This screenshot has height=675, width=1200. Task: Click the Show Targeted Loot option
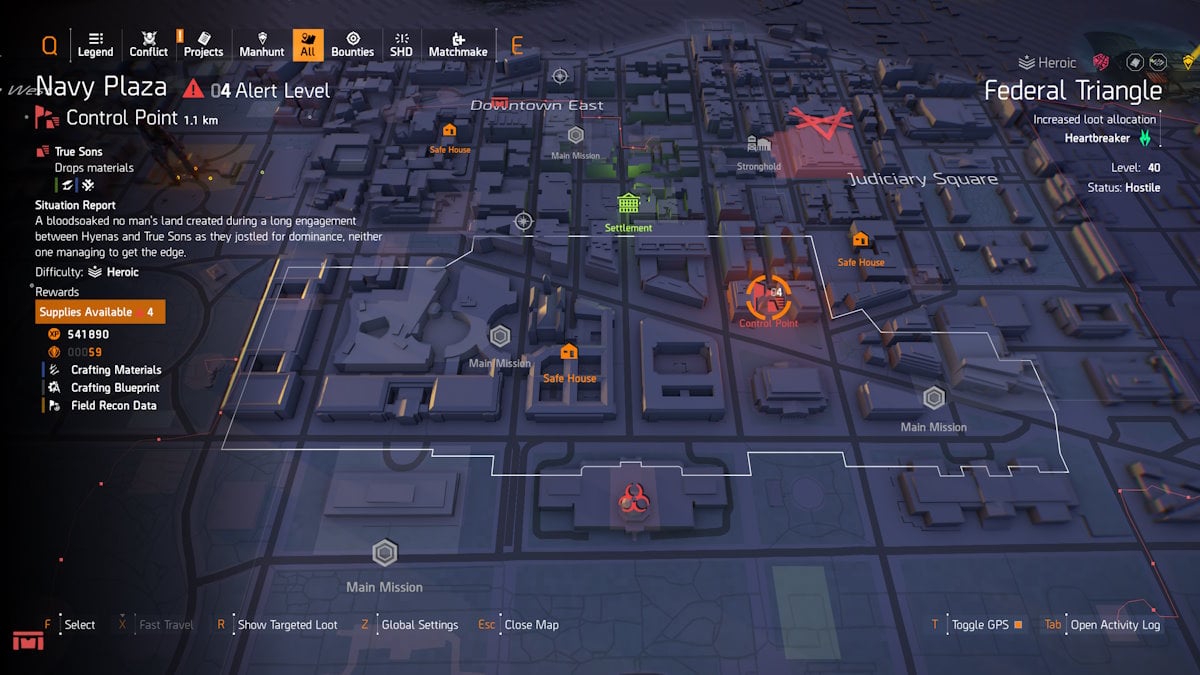pyautogui.click(x=287, y=625)
